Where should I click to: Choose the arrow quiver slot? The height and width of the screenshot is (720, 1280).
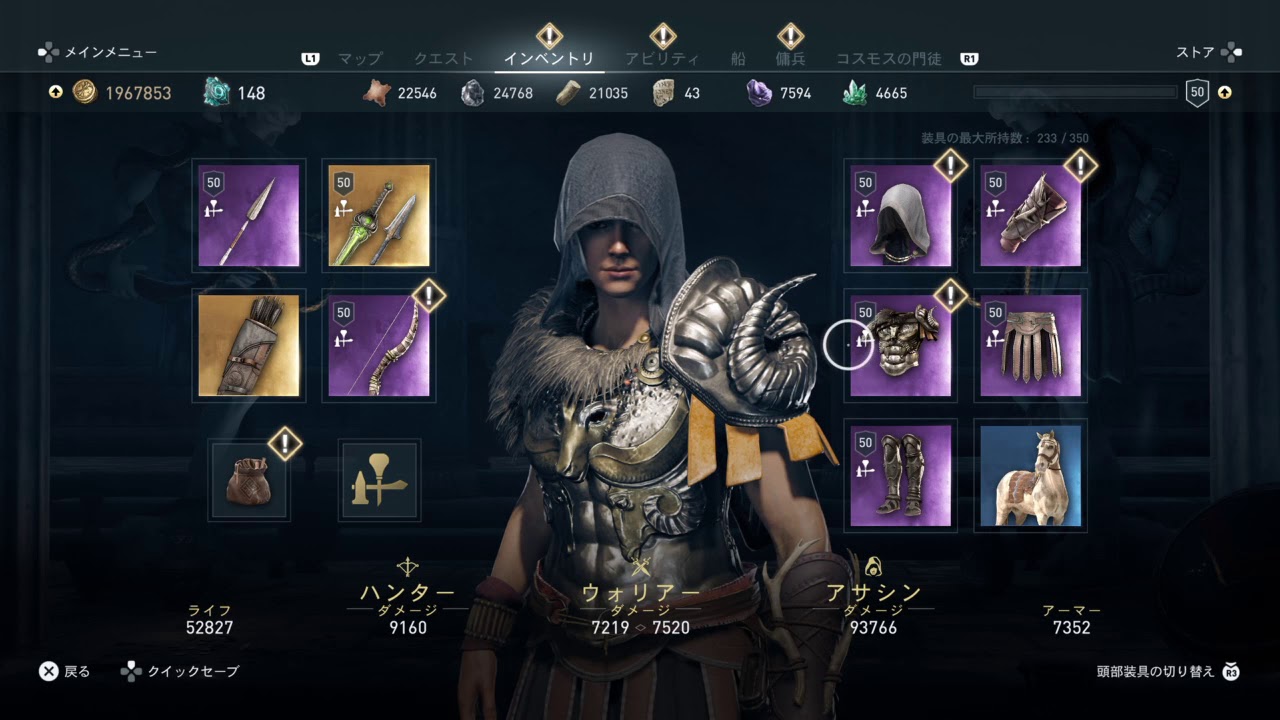tap(249, 345)
